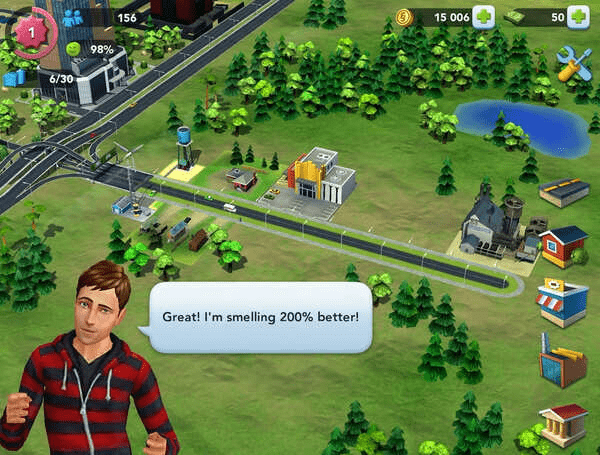
Task: Choose the factory build icon
Action: click(x=562, y=360)
